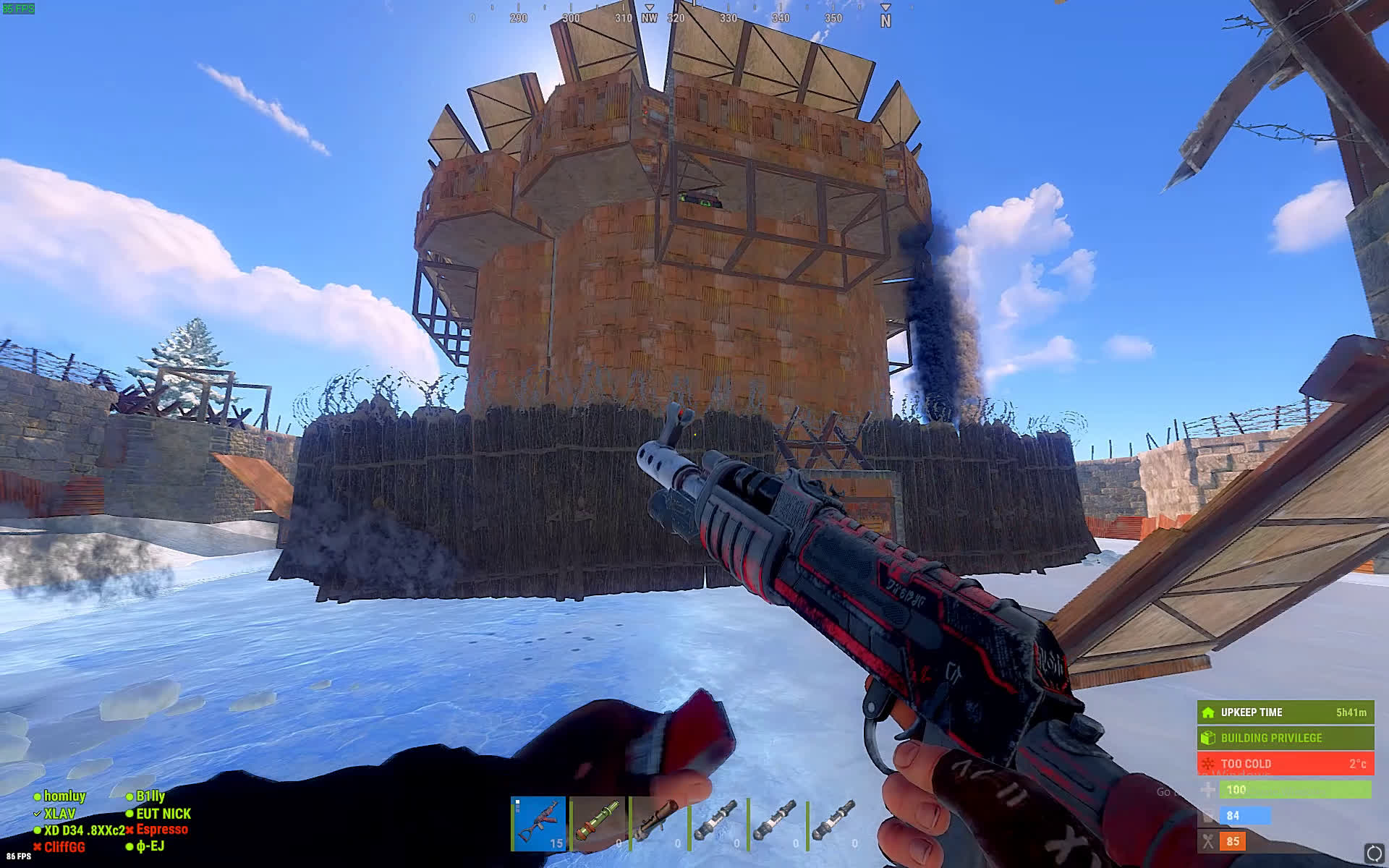Screen dimensions: 1389x868
Task: Click dead teammate CliffGG in the team list
Action: click(64, 846)
